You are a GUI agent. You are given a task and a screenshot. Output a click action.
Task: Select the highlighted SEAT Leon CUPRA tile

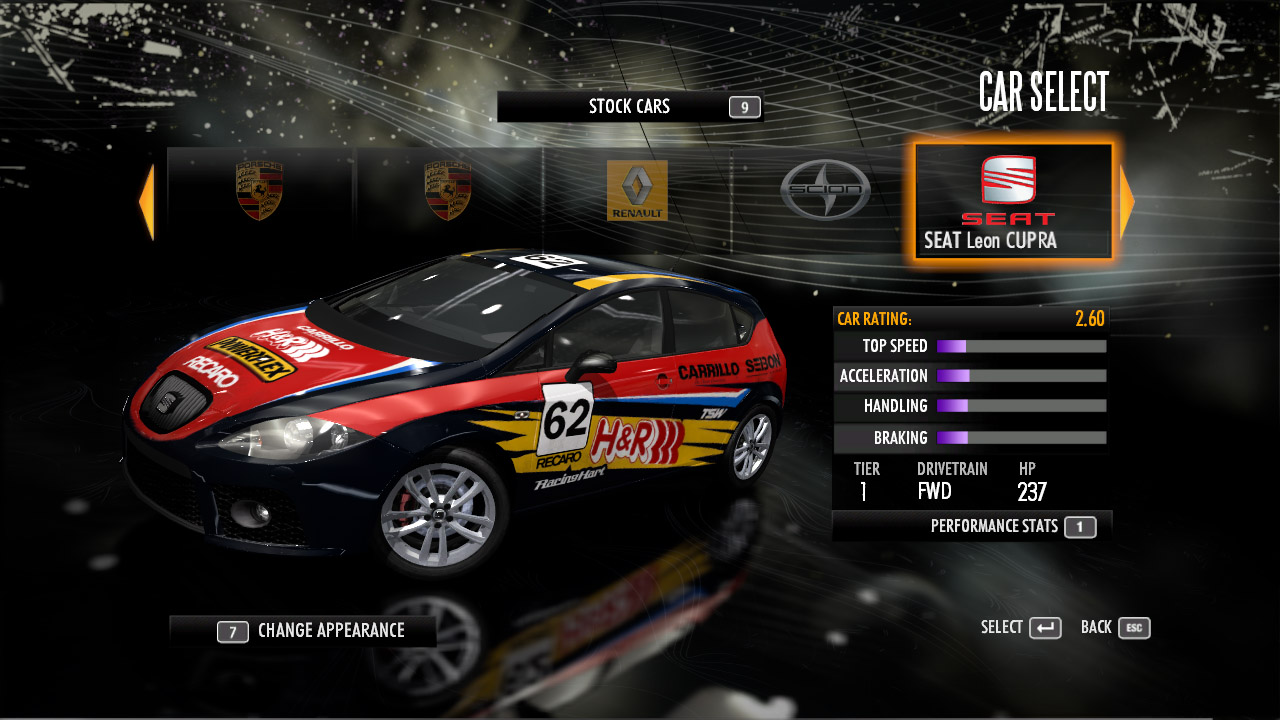1012,202
